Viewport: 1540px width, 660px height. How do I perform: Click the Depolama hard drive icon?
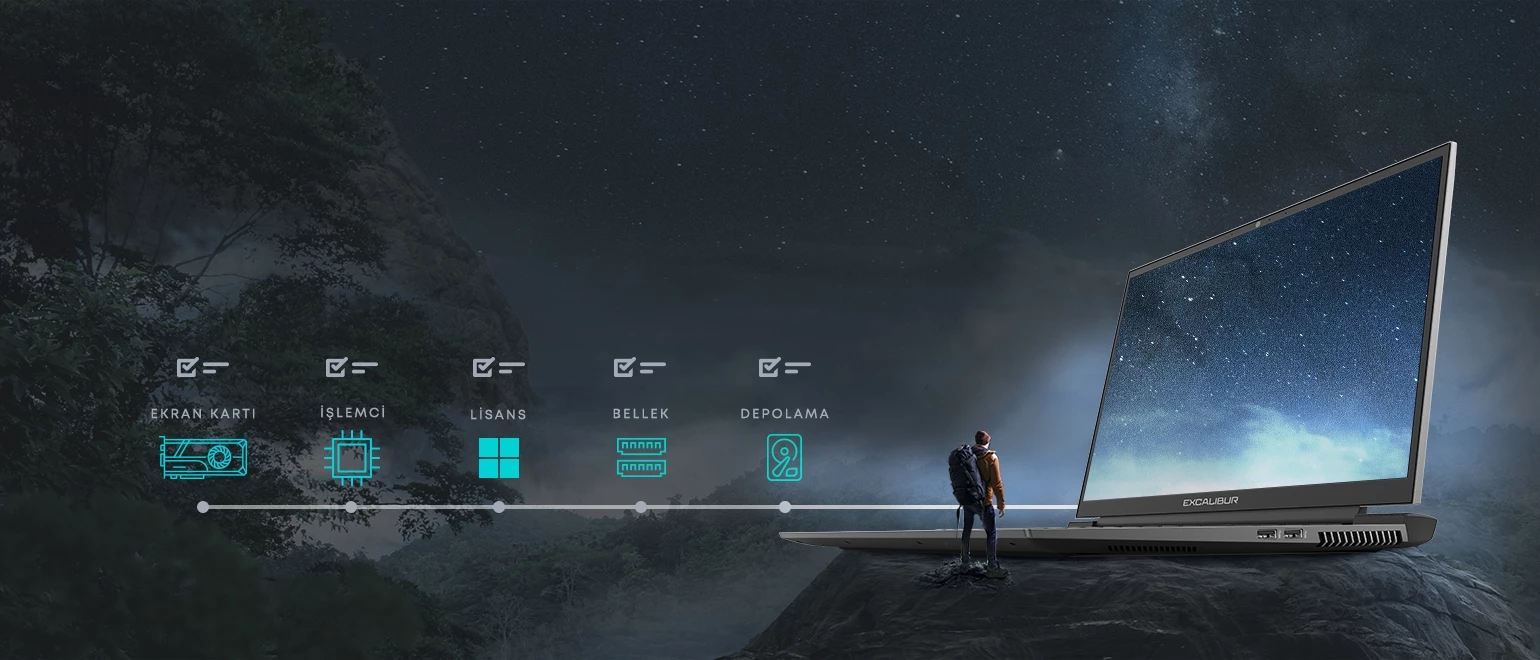click(x=784, y=458)
